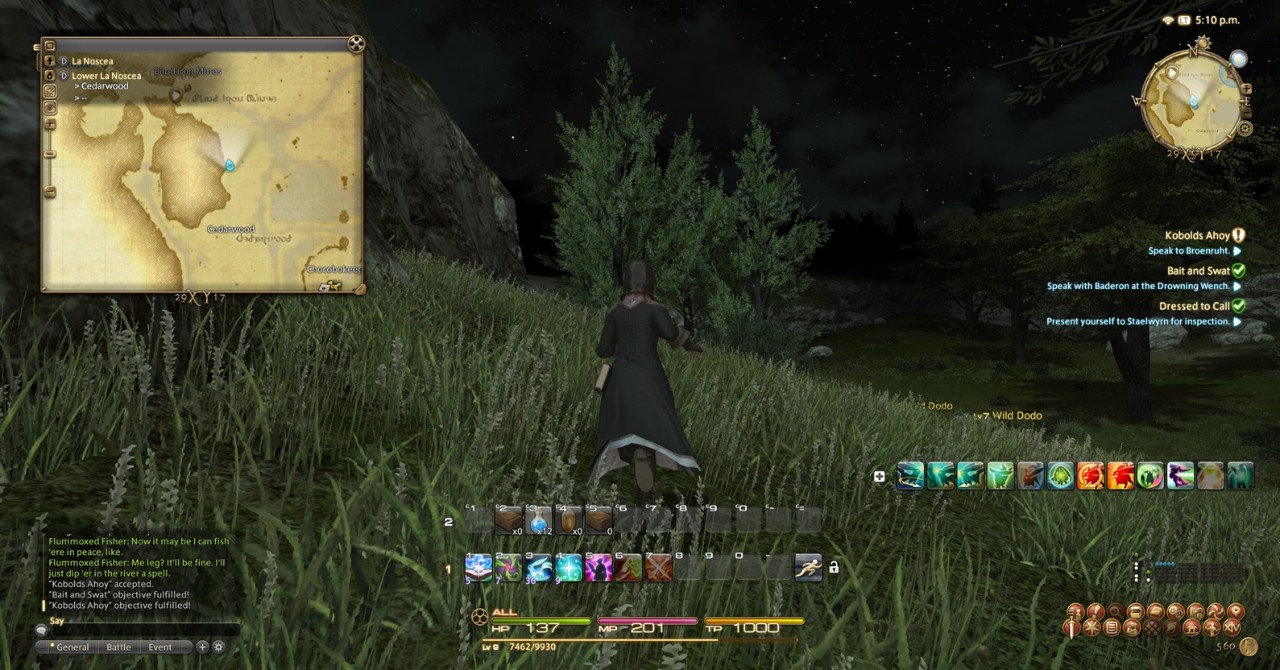The width and height of the screenshot is (1280, 670).
Task: Open the sword icon in the main menu
Action: point(1072,628)
